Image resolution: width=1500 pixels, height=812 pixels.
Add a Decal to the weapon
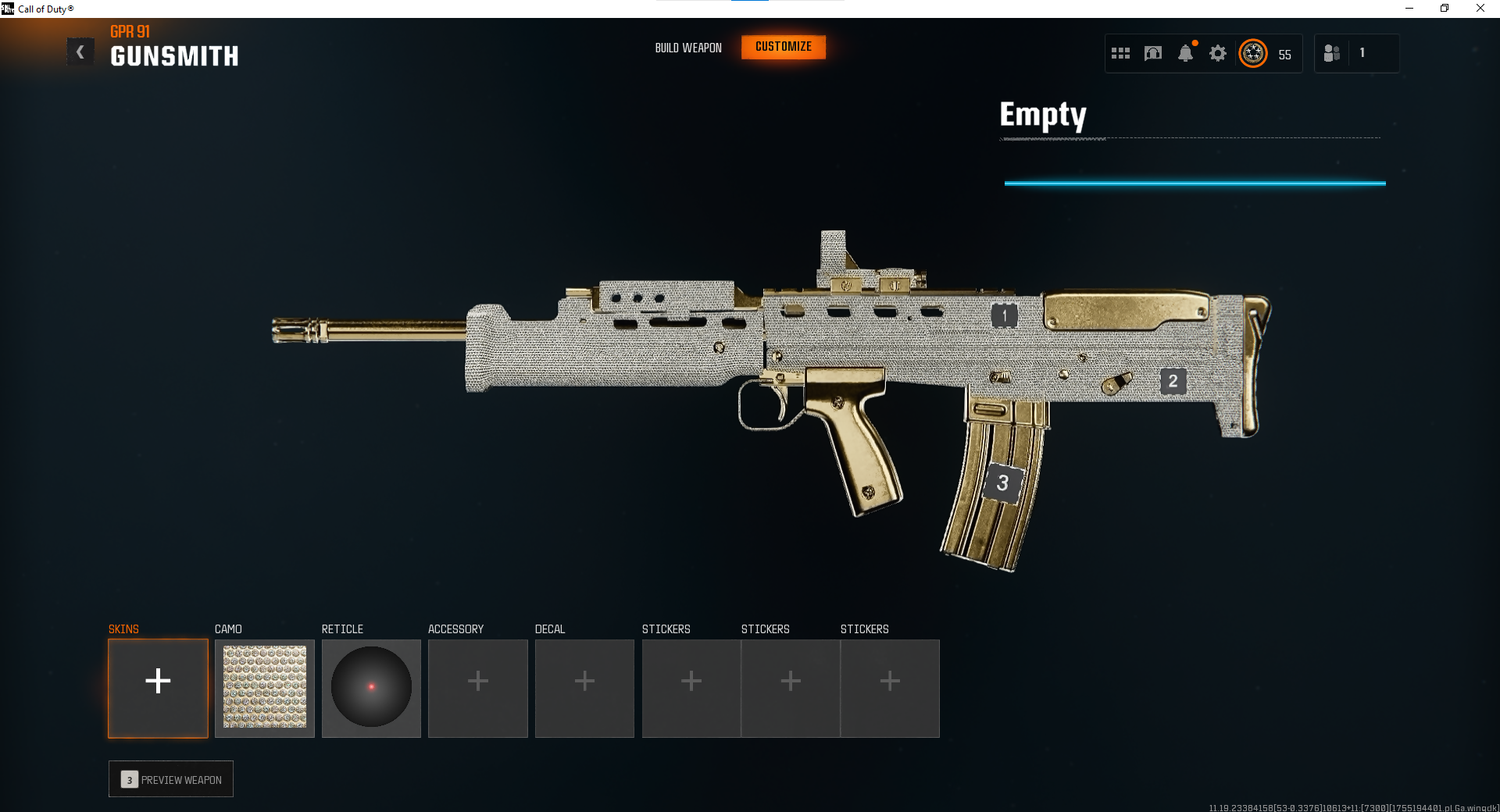[x=584, y=688]
